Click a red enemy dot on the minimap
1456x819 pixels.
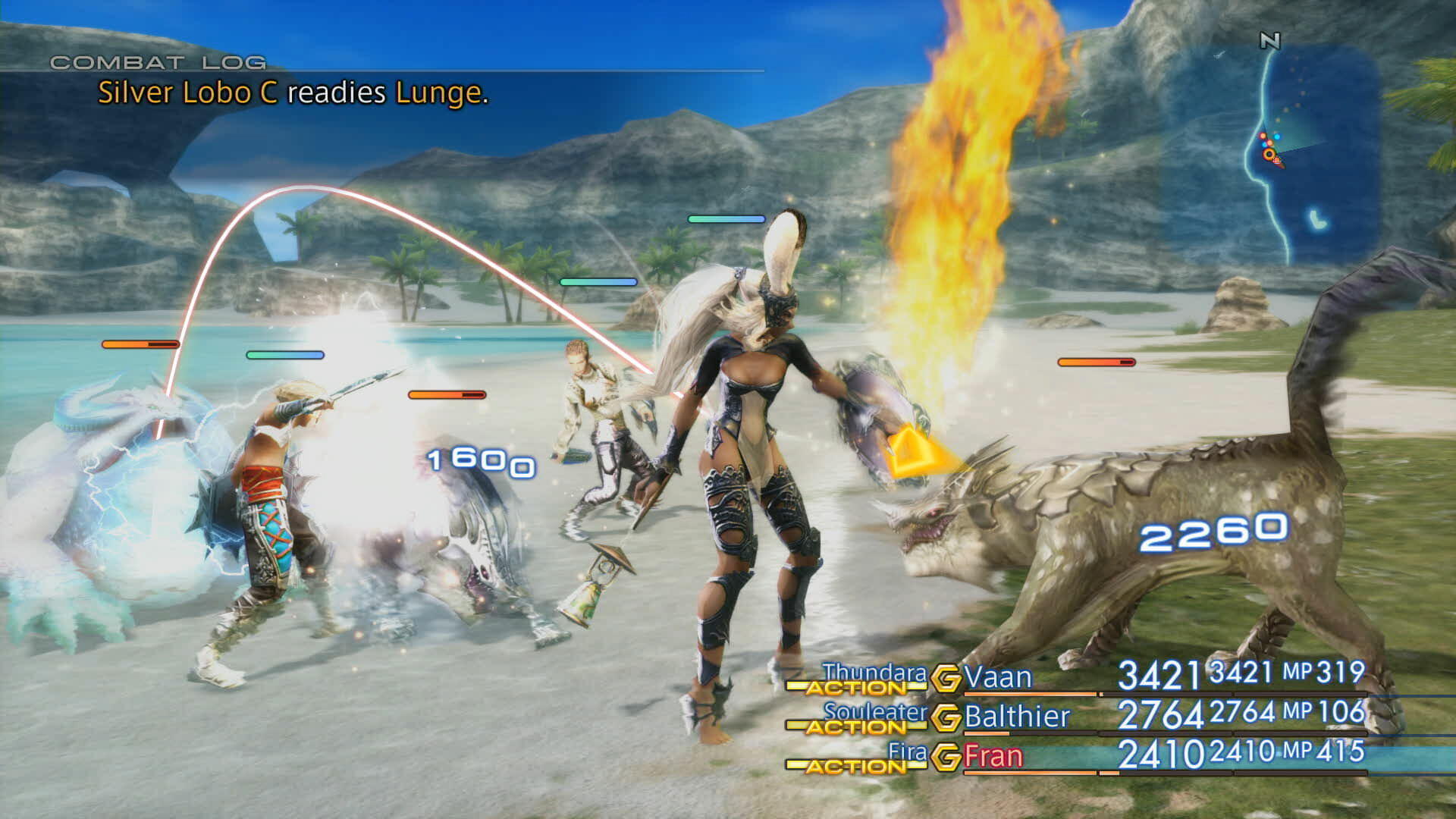(1263, 135)
